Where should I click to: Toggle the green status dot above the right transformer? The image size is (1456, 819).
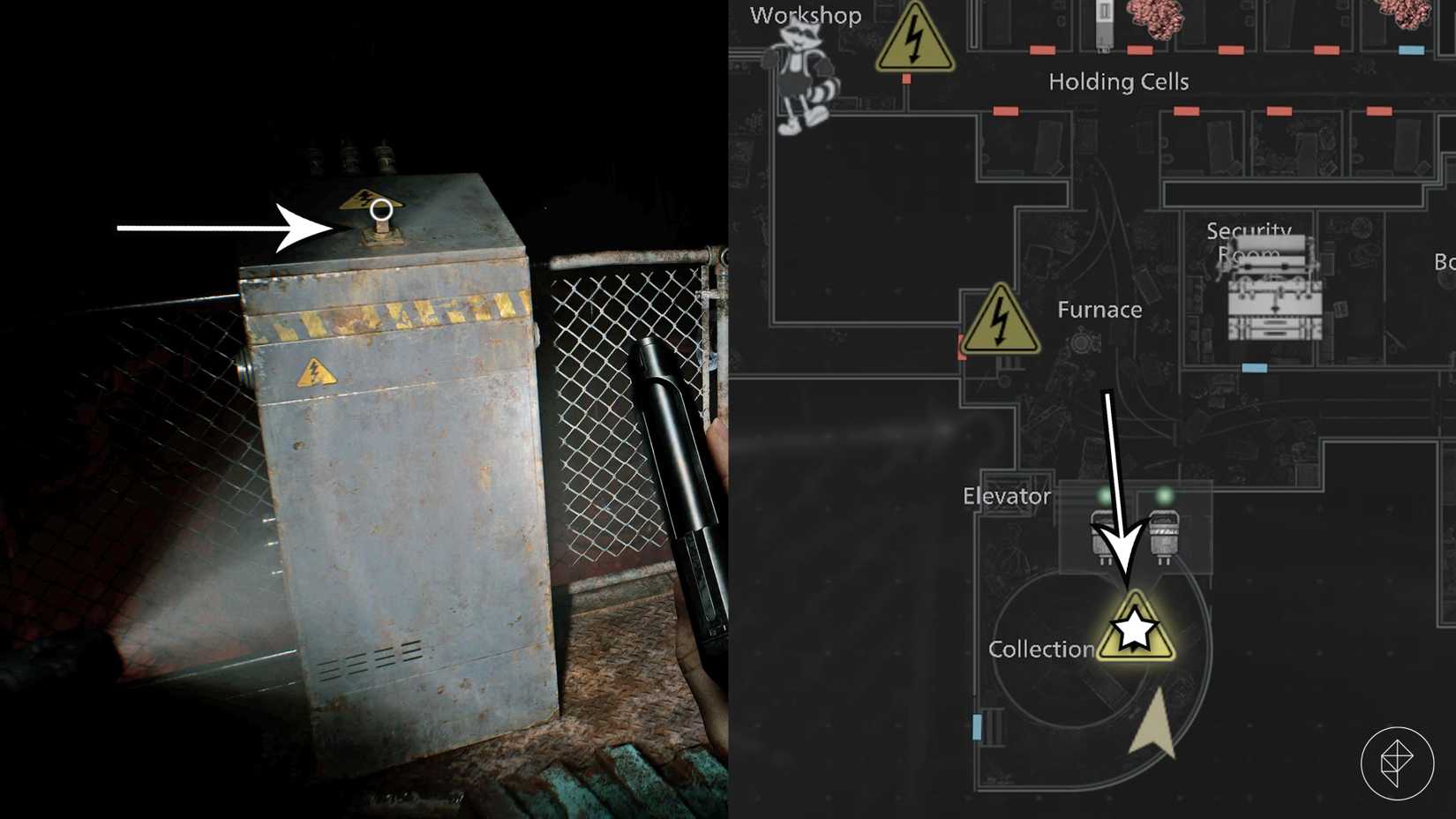pos(1167,495)
